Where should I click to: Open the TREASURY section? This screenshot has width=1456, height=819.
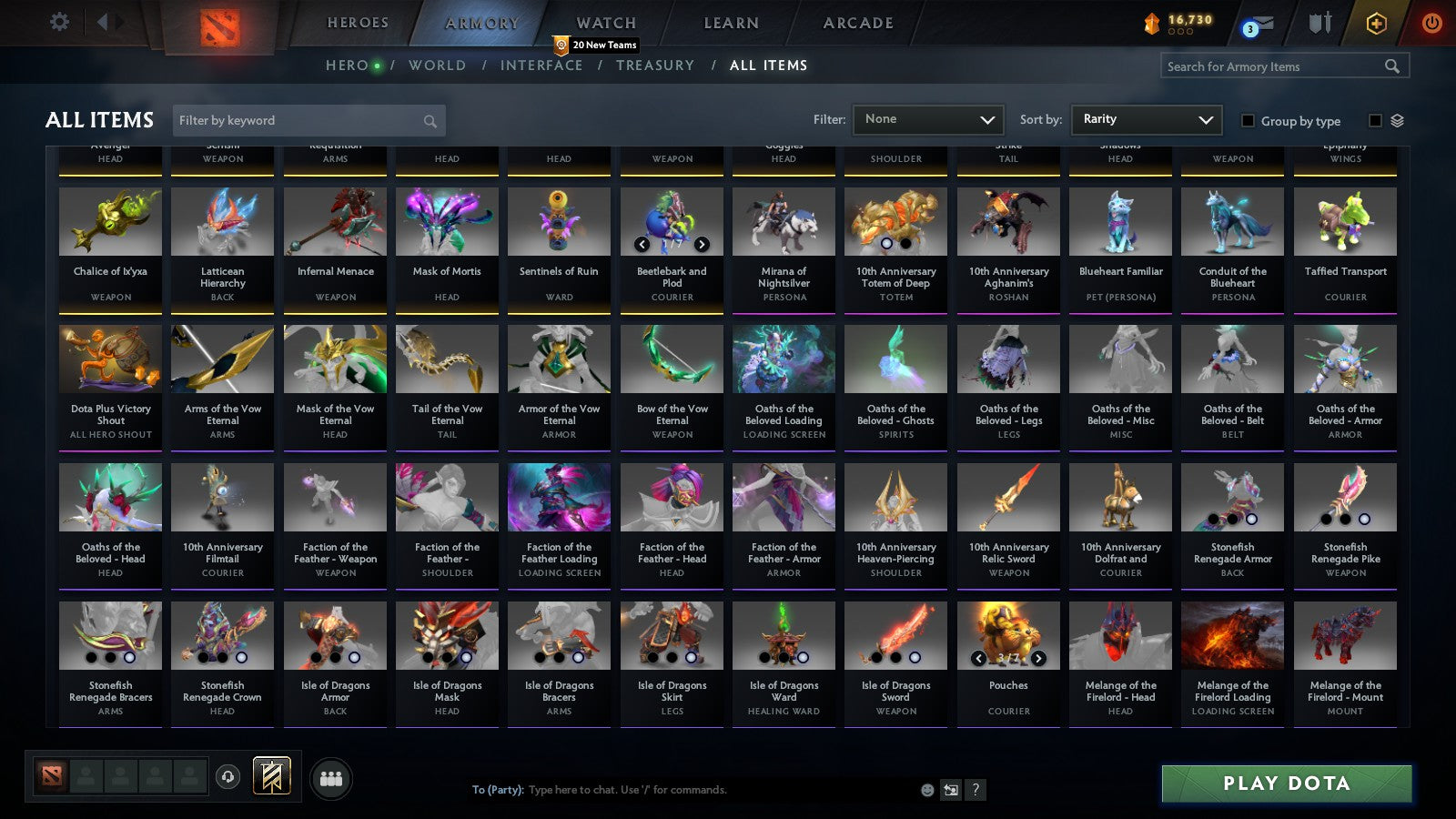[654, 65]
